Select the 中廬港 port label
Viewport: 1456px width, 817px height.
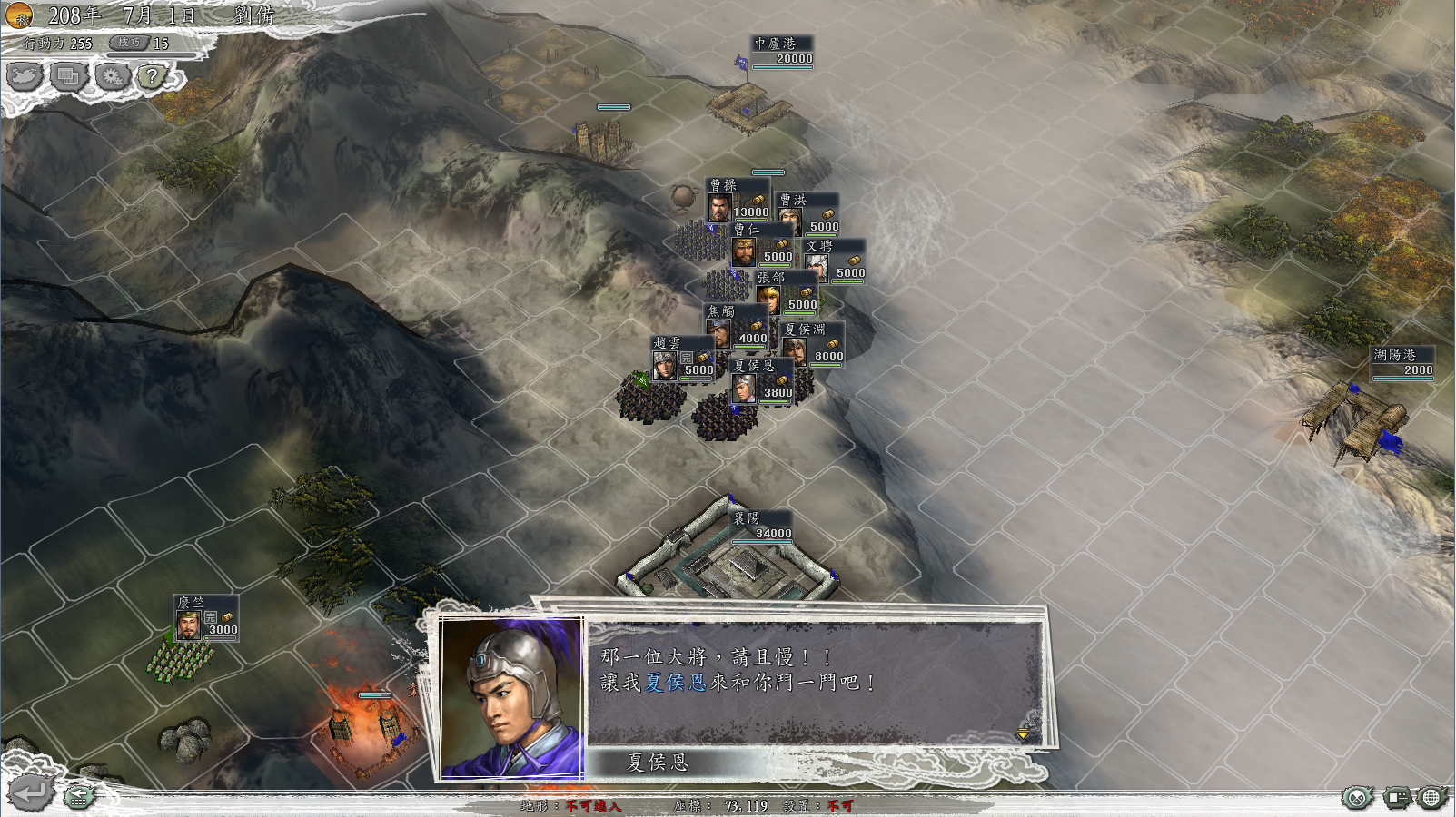(x=782, y=51)
